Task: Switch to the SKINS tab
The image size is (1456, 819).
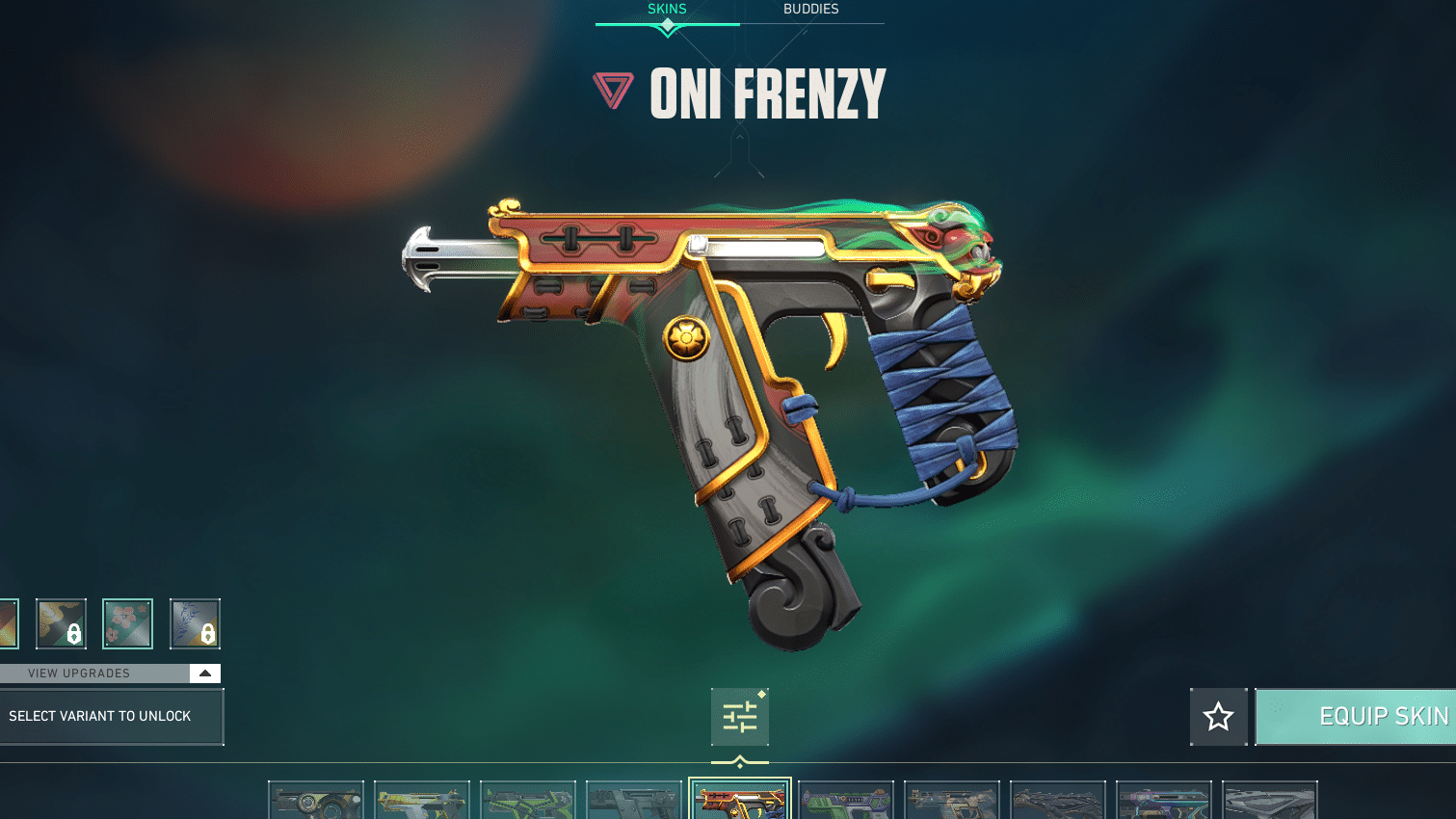Action: click(667, 9)
